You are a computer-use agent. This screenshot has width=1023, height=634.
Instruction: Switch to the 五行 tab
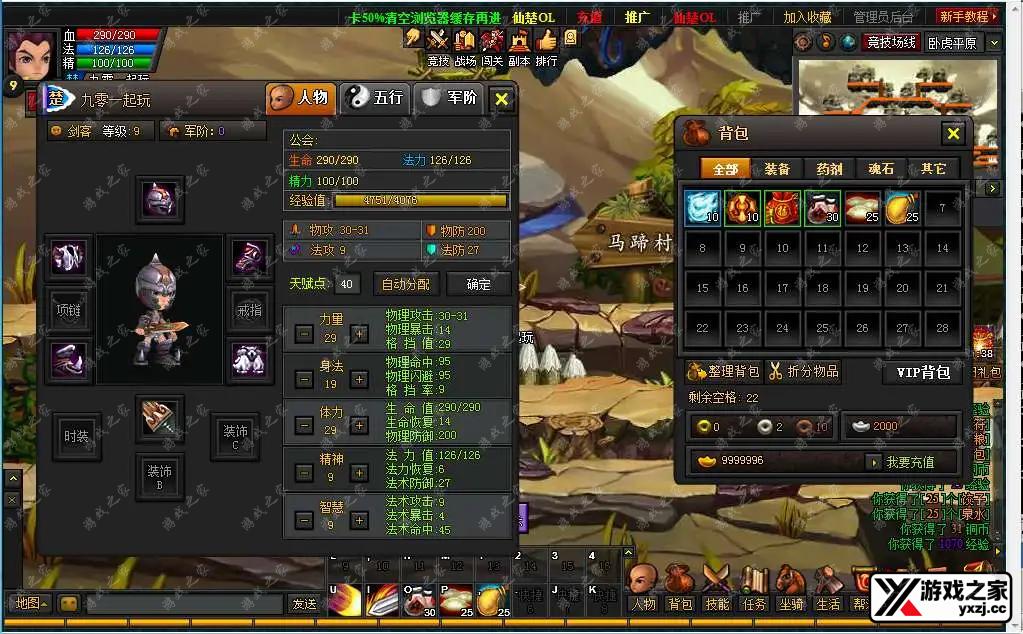376,98
